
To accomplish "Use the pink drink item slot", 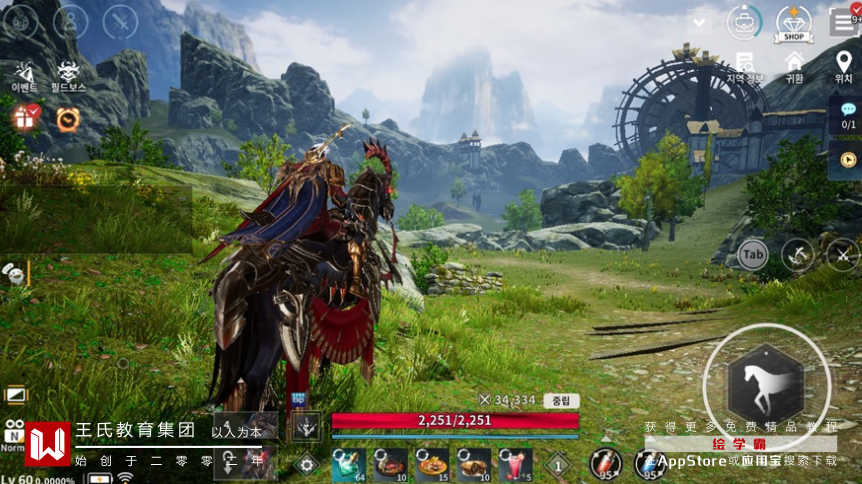I will (x=515, y=463).
